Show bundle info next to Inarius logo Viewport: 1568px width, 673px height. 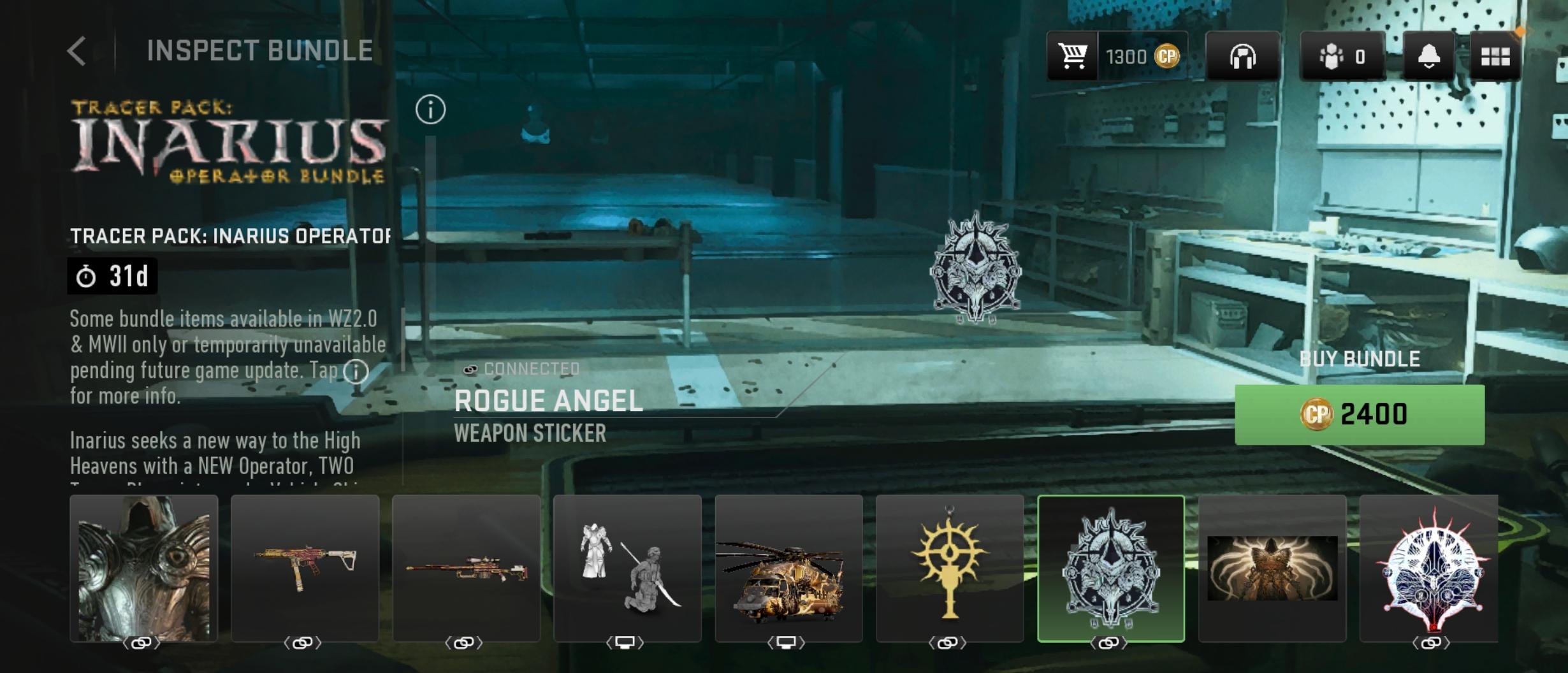click(430, 110)
